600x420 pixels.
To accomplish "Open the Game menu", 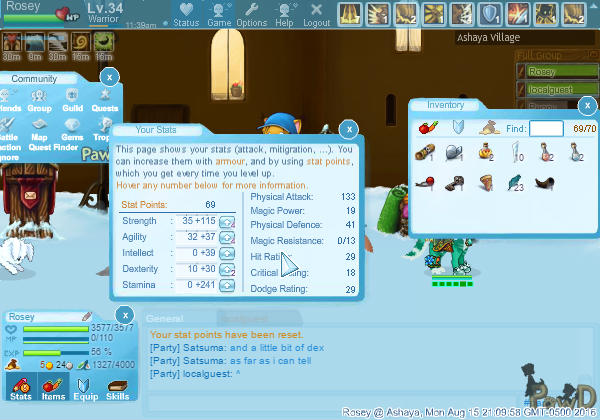I will pos(219,16).
